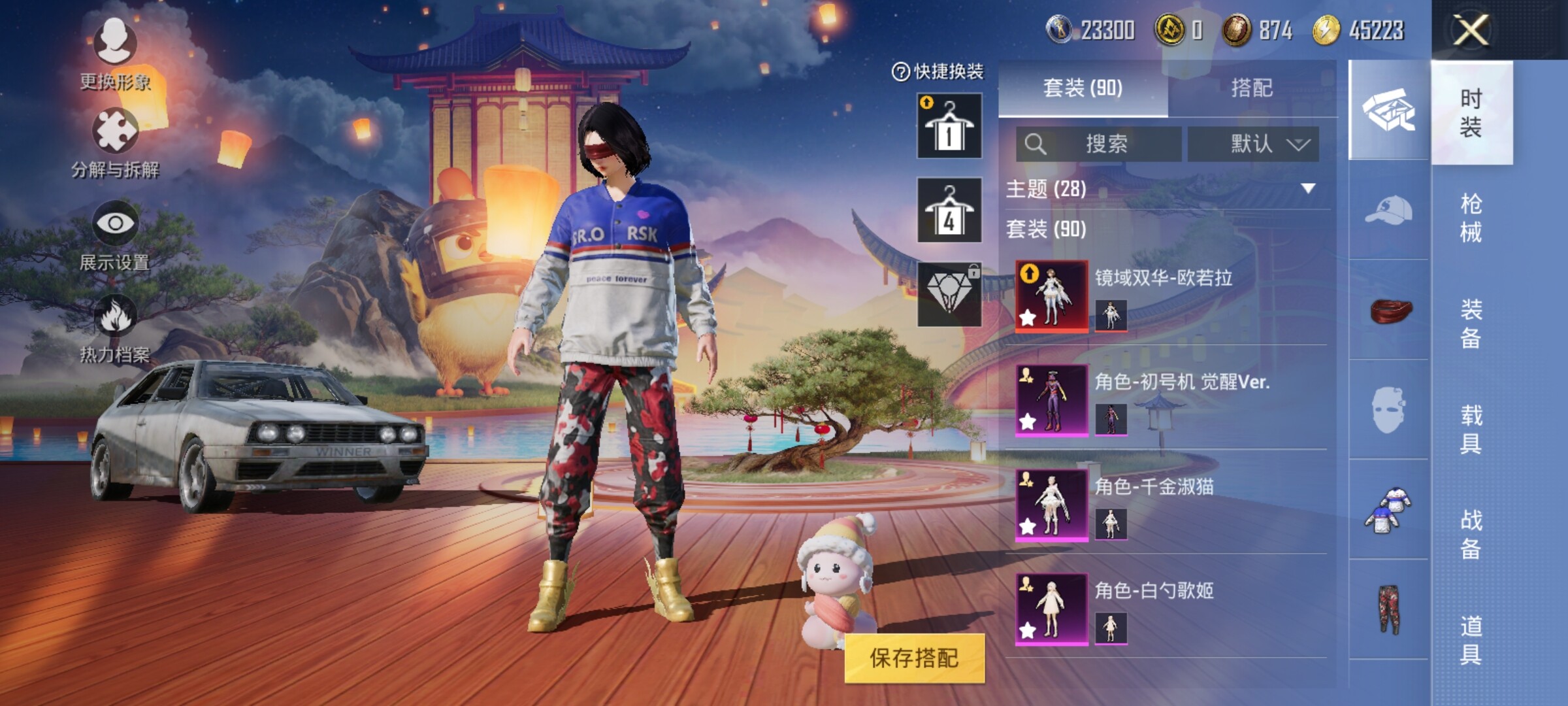The image size is (1568, 706).
Task: Open the 载具 vehicles category
Action: (x=1471, y=429)
